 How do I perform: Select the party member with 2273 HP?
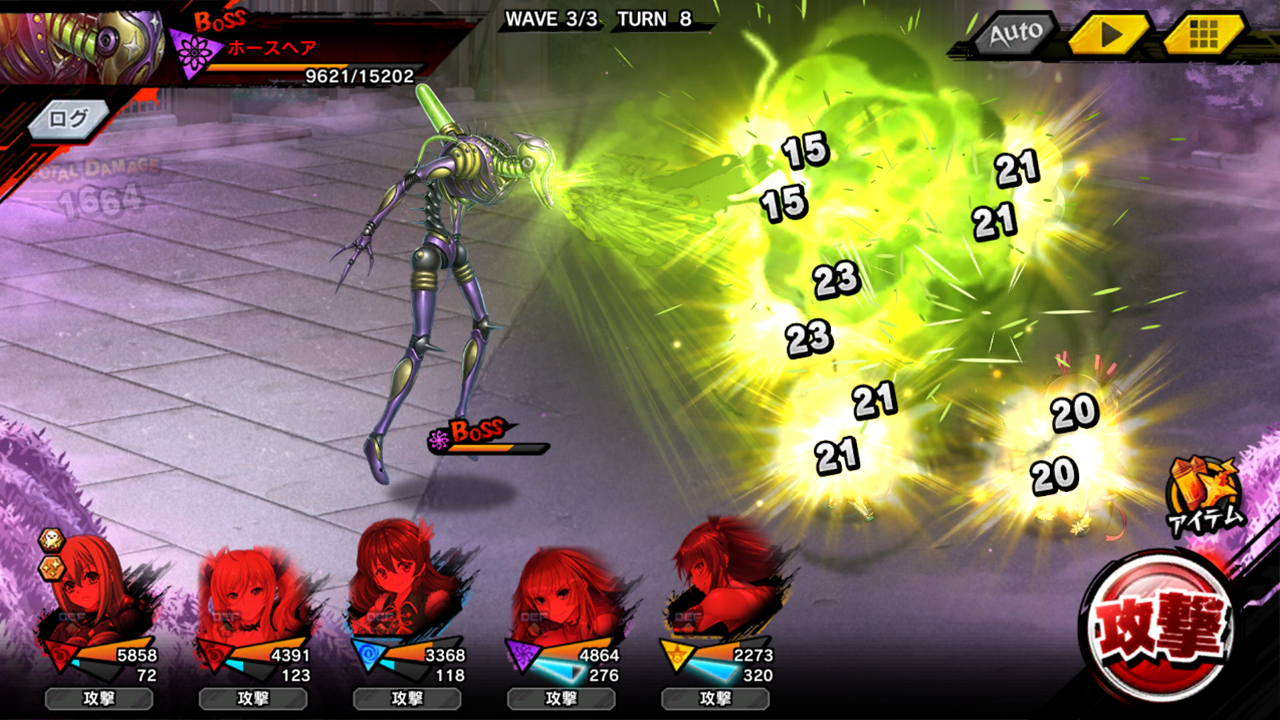click(712, 580)
